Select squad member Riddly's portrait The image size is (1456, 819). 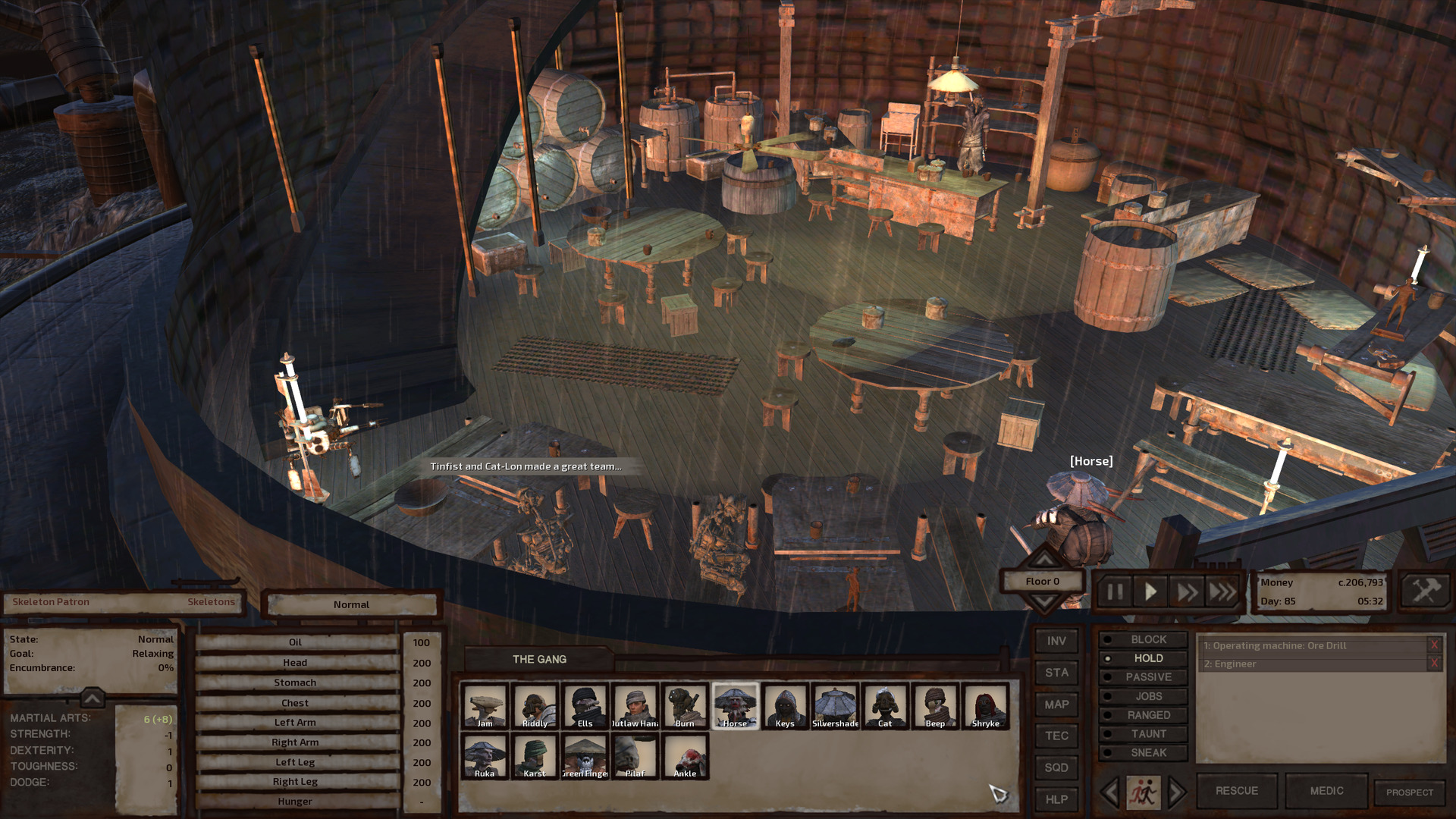click(535, 705)
